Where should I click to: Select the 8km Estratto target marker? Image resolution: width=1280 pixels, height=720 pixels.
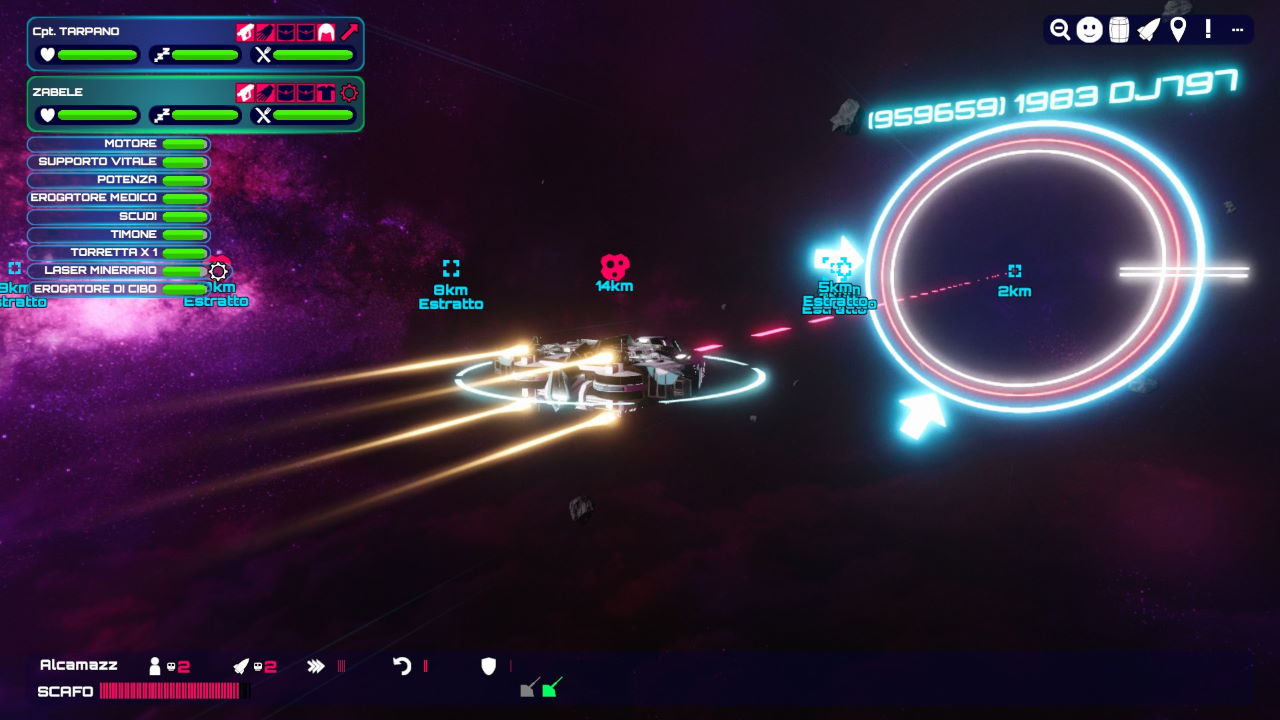coord(451,268)
